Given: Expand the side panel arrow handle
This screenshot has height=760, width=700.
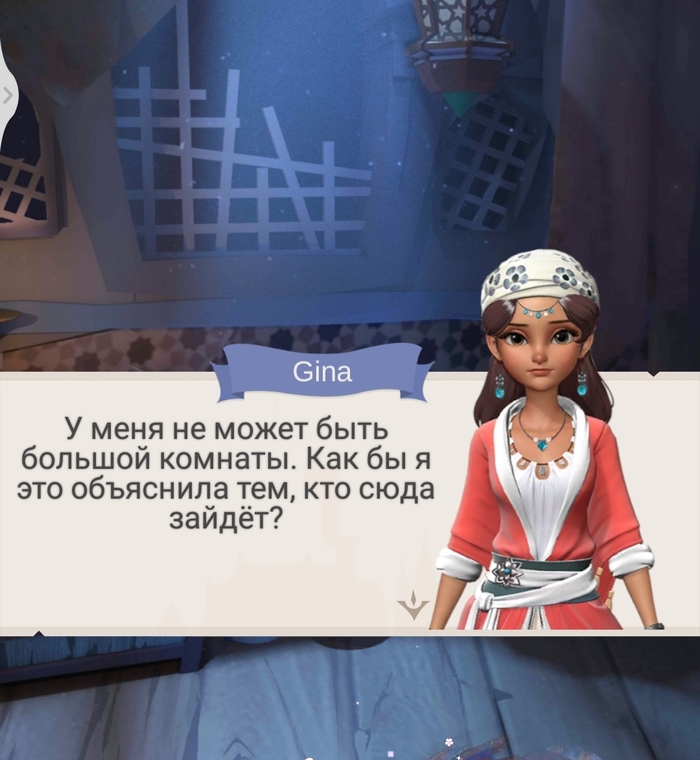Looking at the screenshot, I should 8,95.
